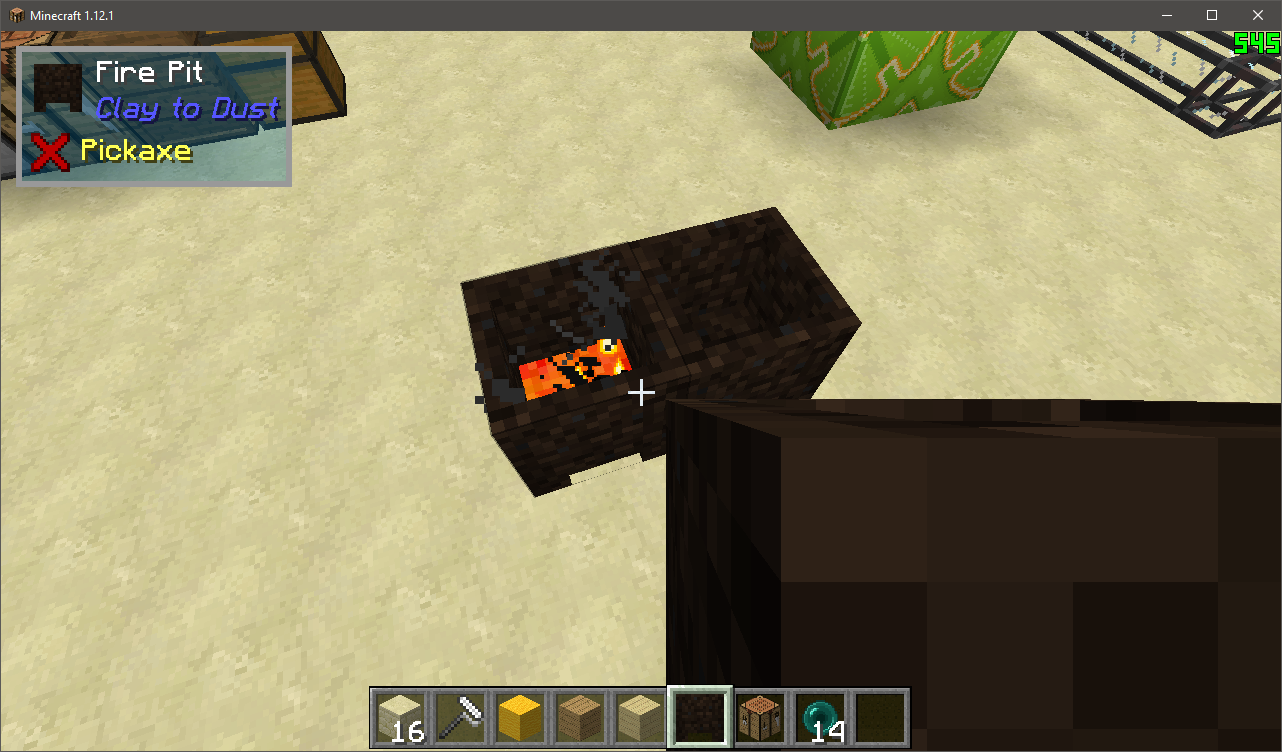Select the ender pearl stack slot
The width and height of the screenshot is (1282, 752).
coord(820,717)
